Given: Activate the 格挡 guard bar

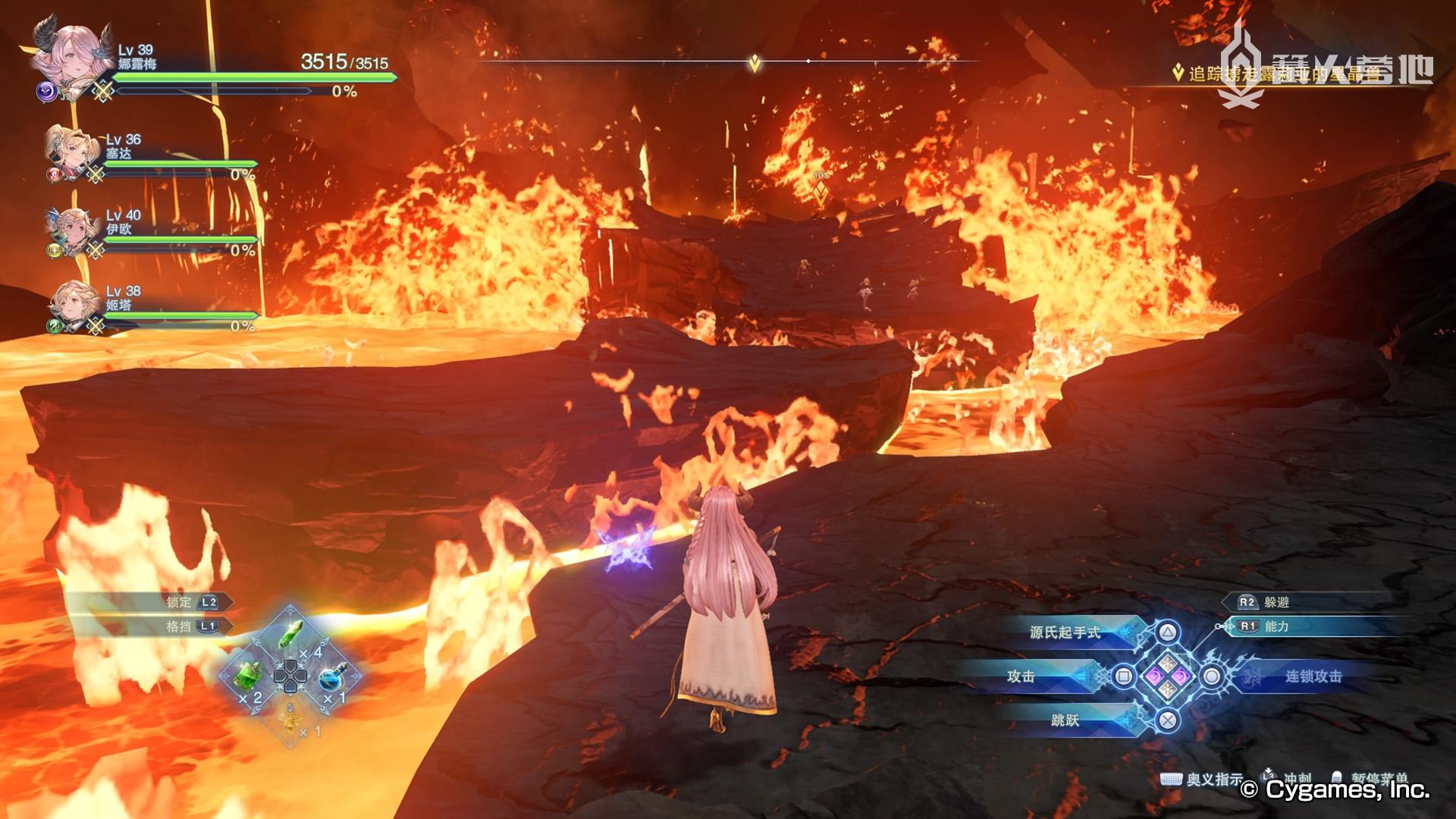Looking at the screenshot, I should point(179,626).
